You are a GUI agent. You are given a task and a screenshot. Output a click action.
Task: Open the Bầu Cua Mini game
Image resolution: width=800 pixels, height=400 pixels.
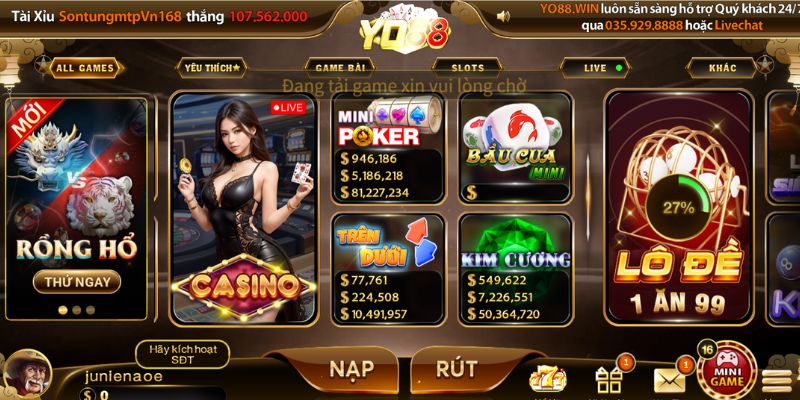(514, 150)
